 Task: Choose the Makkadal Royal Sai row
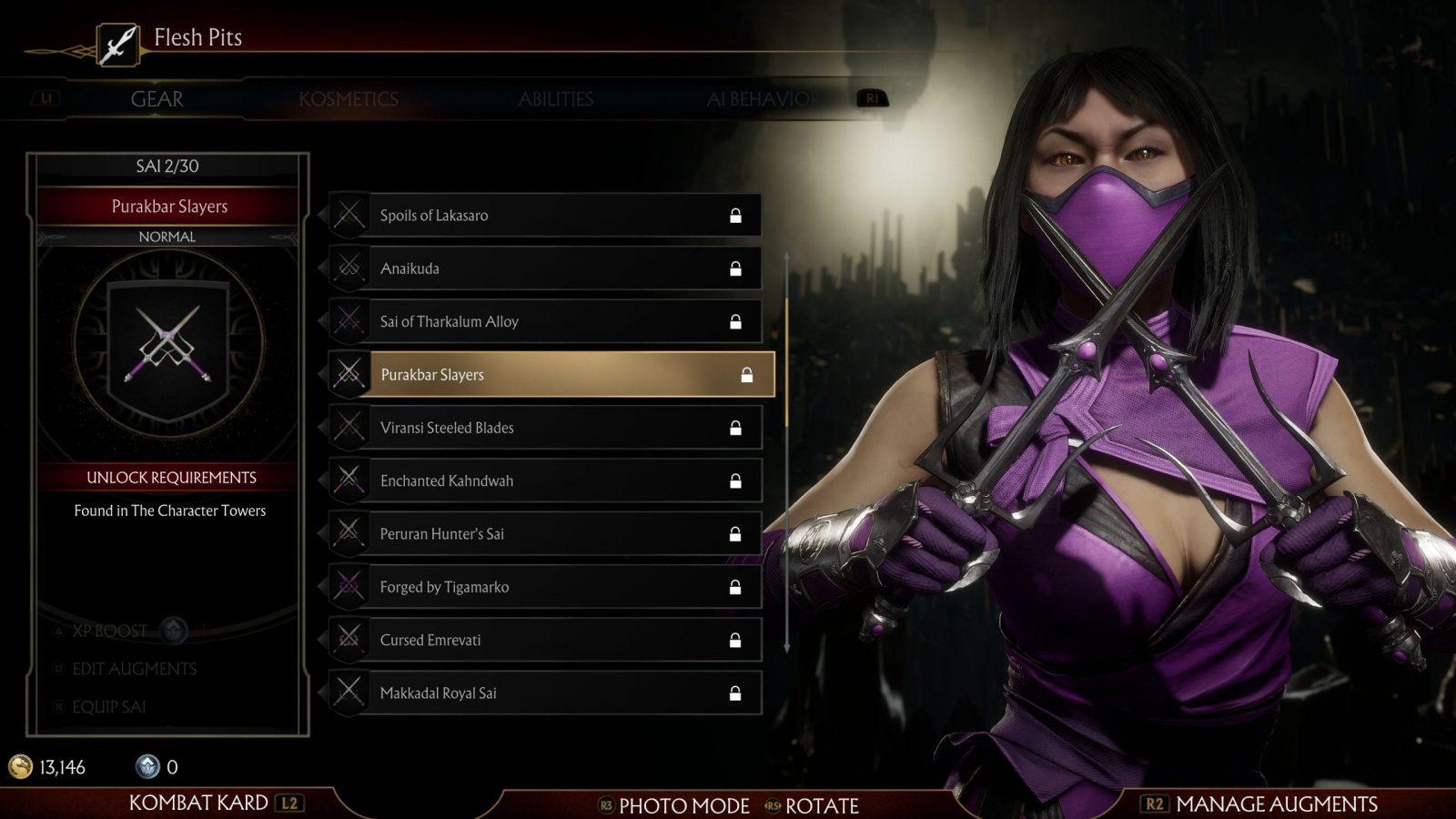(x=546, y=693)
